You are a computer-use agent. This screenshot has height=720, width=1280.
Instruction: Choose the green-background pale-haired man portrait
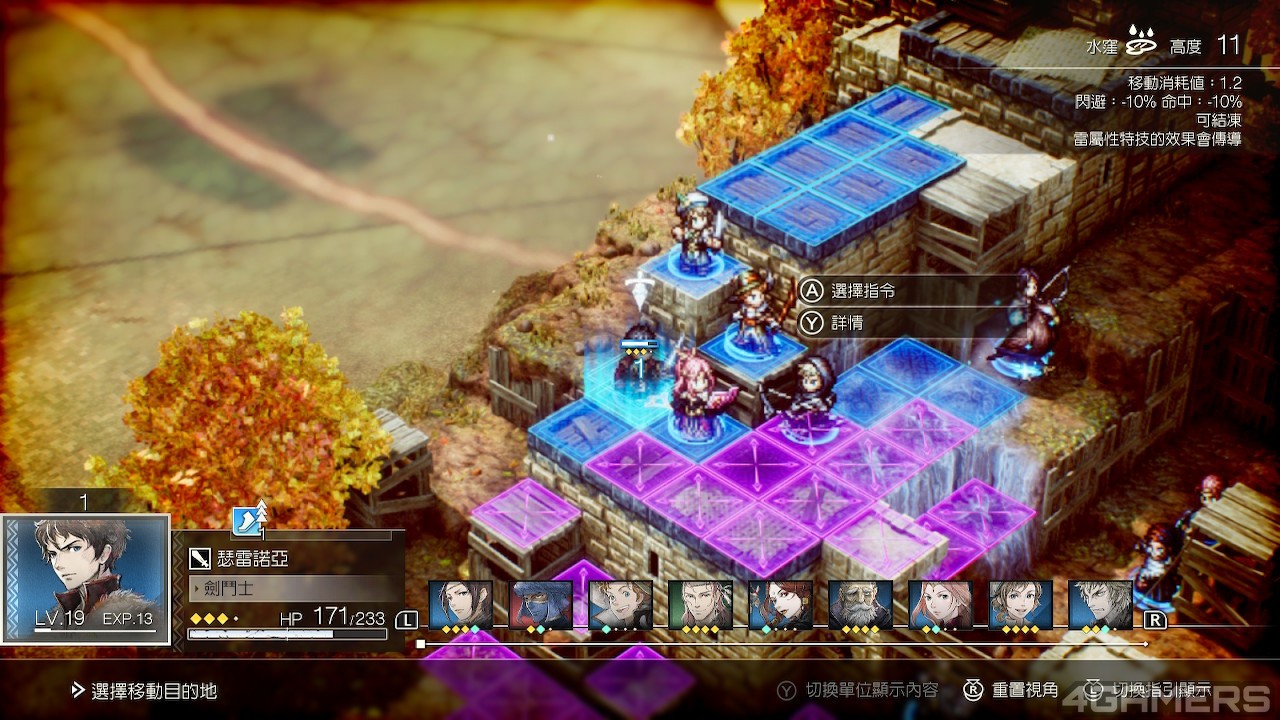coord(700,604)
